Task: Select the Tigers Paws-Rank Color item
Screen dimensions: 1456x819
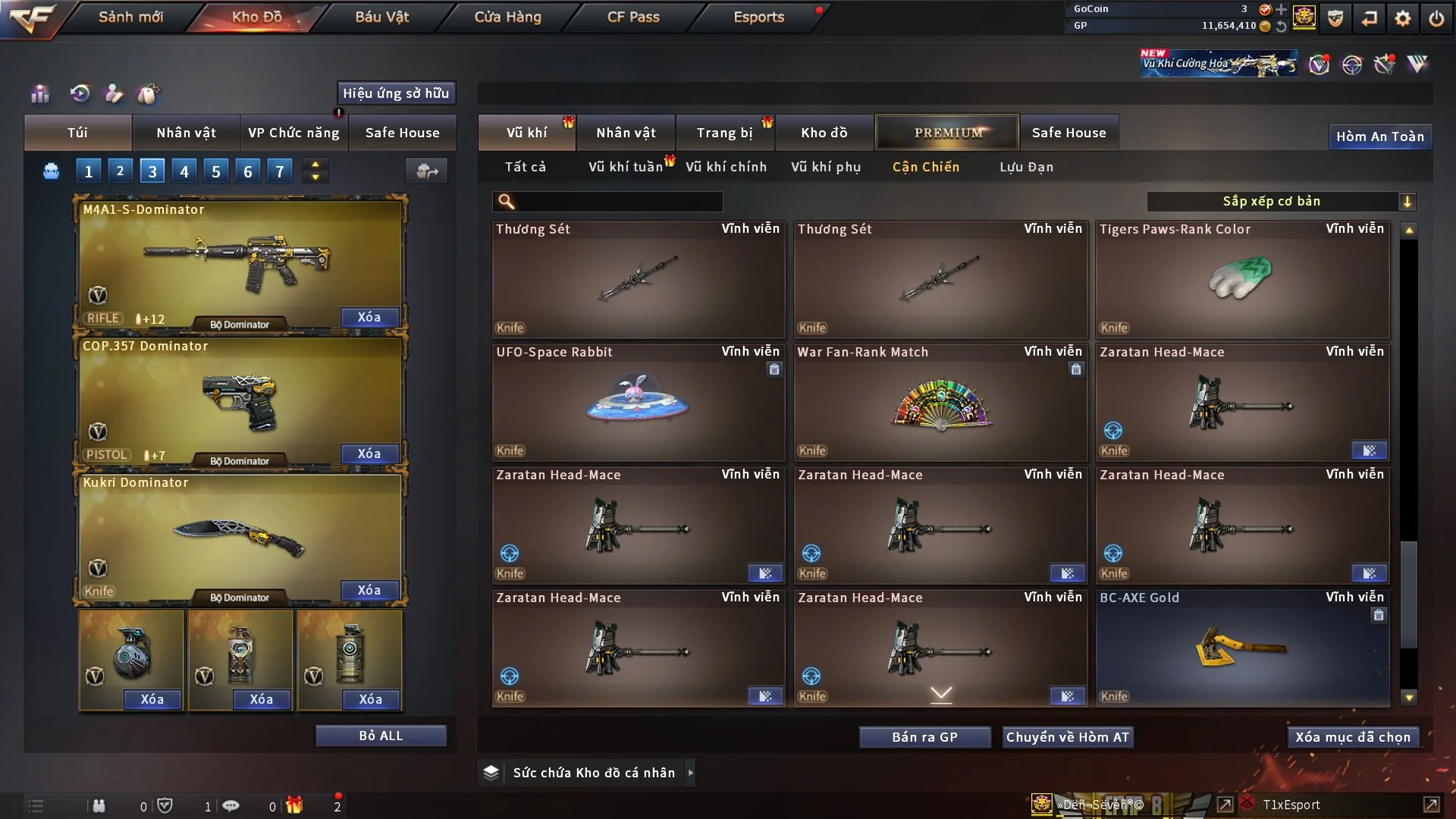Action: pyautogui.click(x=1242, y=279)
